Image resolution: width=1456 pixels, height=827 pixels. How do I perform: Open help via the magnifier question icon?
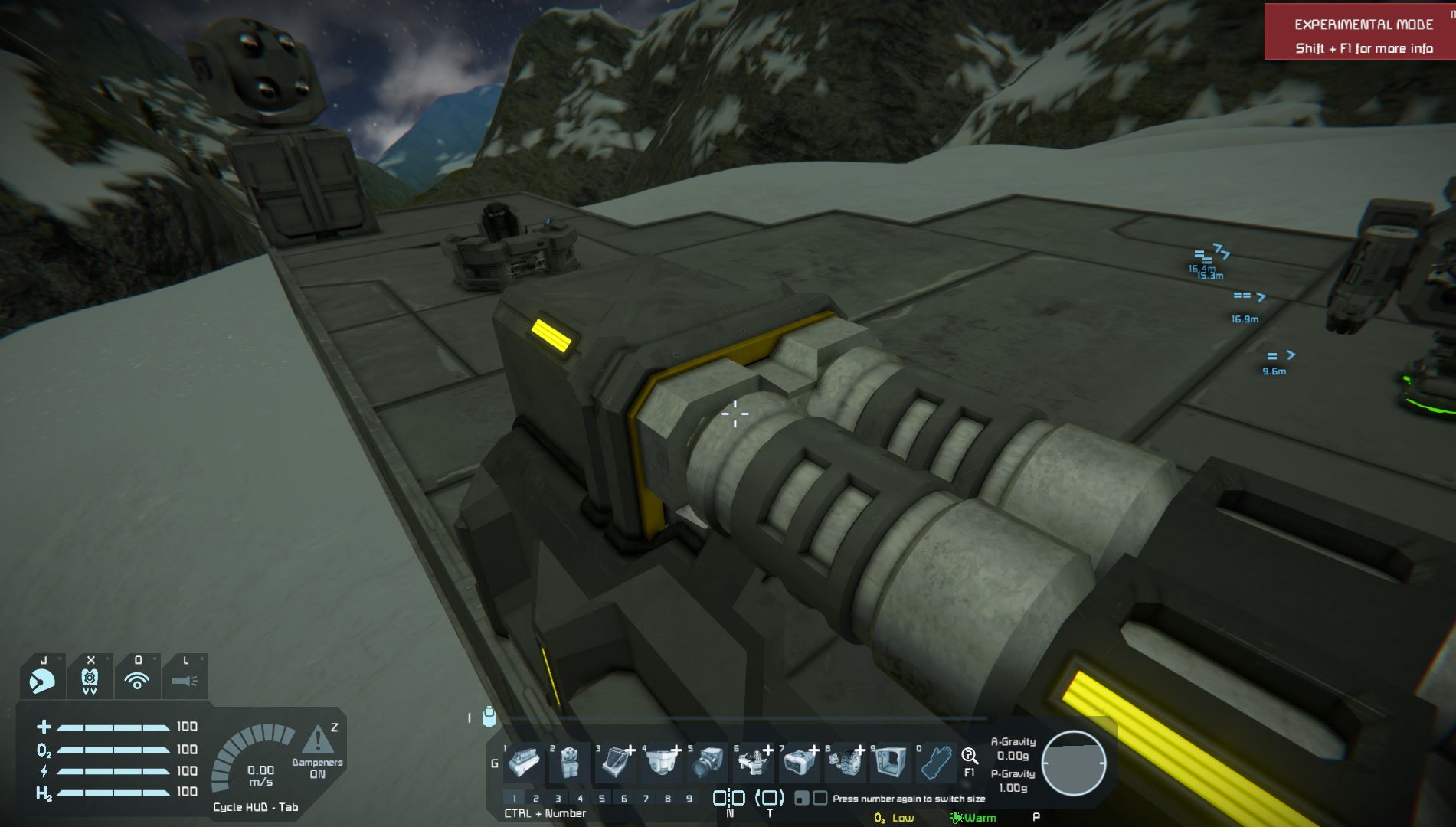(970, 757)
